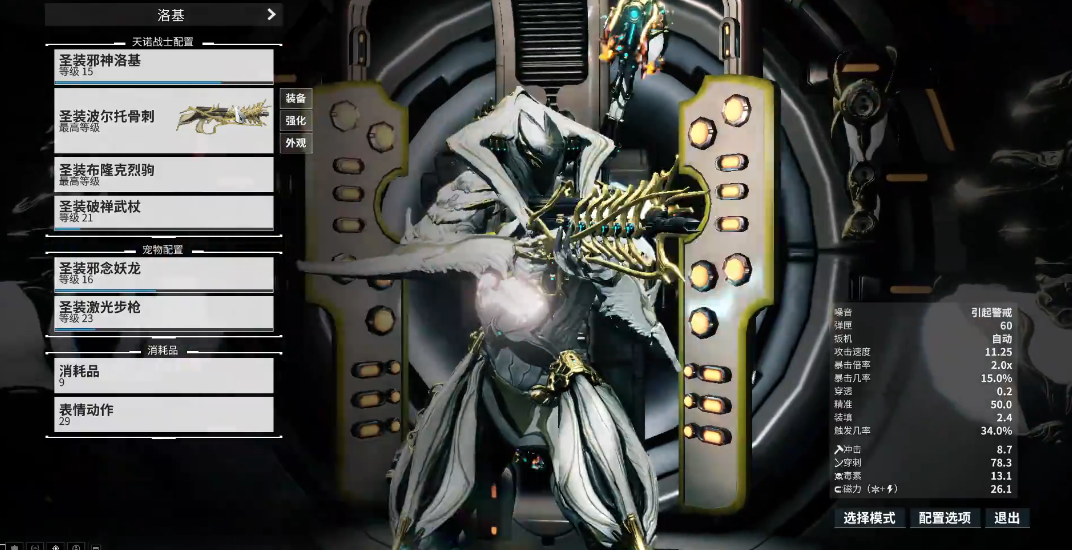Select the 圣装波尔托骨刺 primary weapon slot
Screen dimensions: 1072x550
click(164, 121)
